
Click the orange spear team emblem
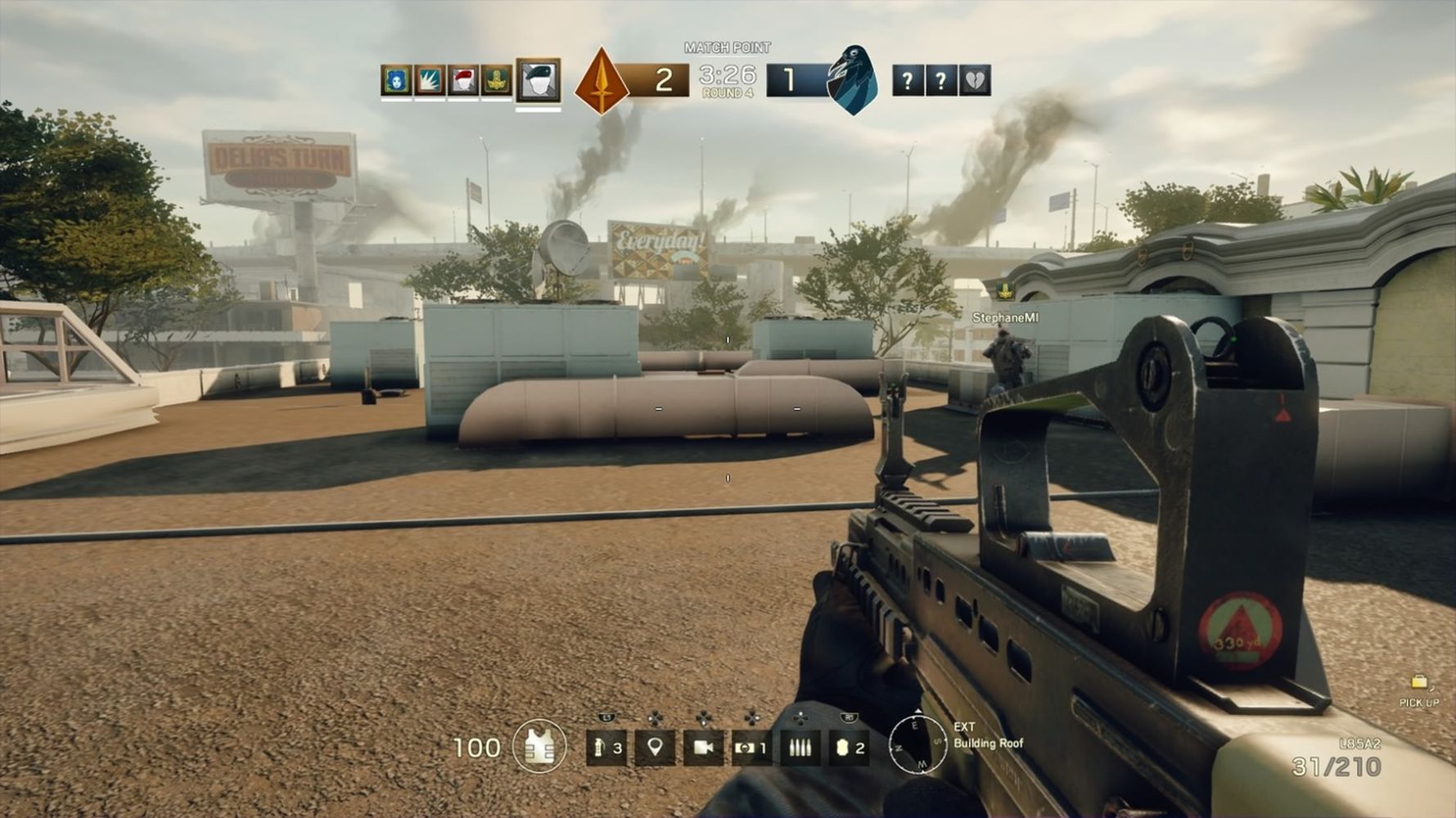click(602, 81)
